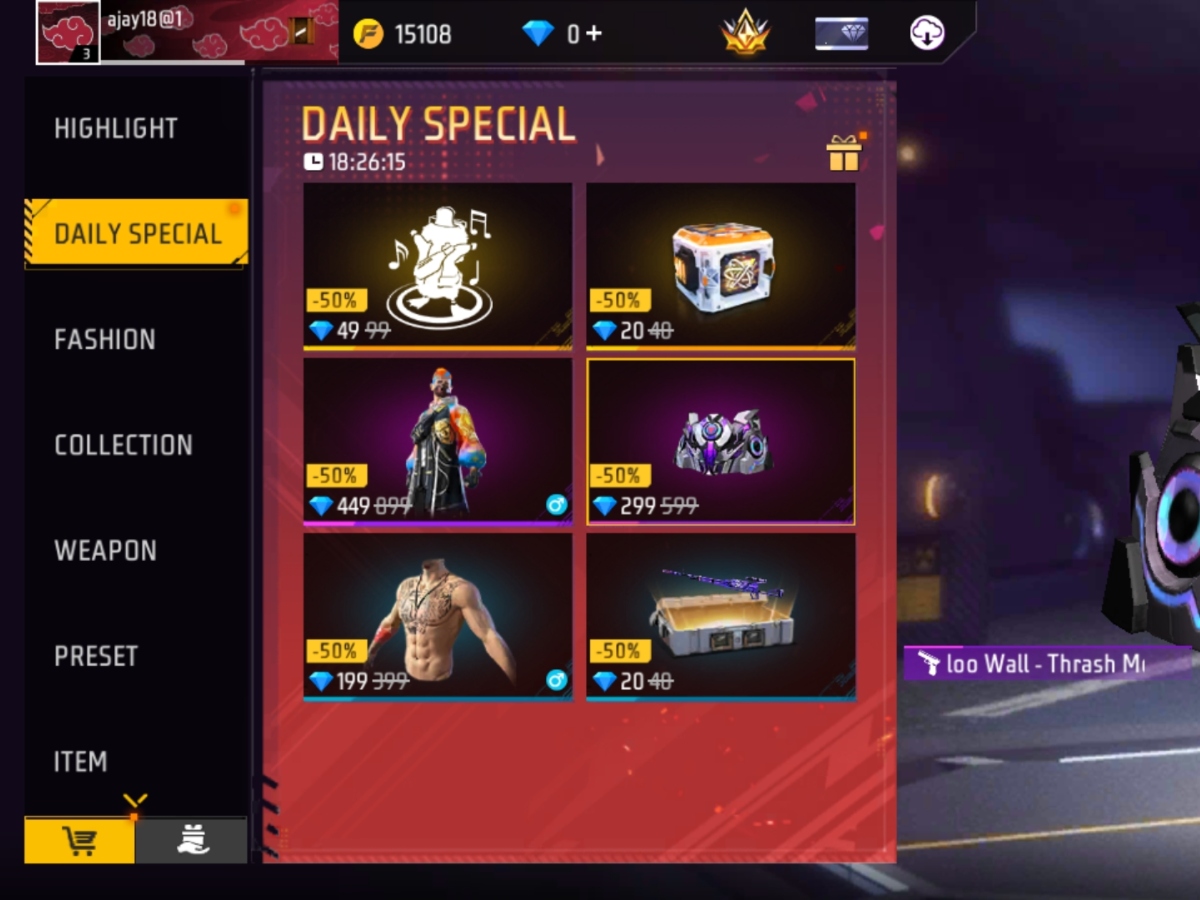Choose the purple sniper weapon crate offer
Viewport: 1200px width, 900px height.
click(x=720, y=616)
